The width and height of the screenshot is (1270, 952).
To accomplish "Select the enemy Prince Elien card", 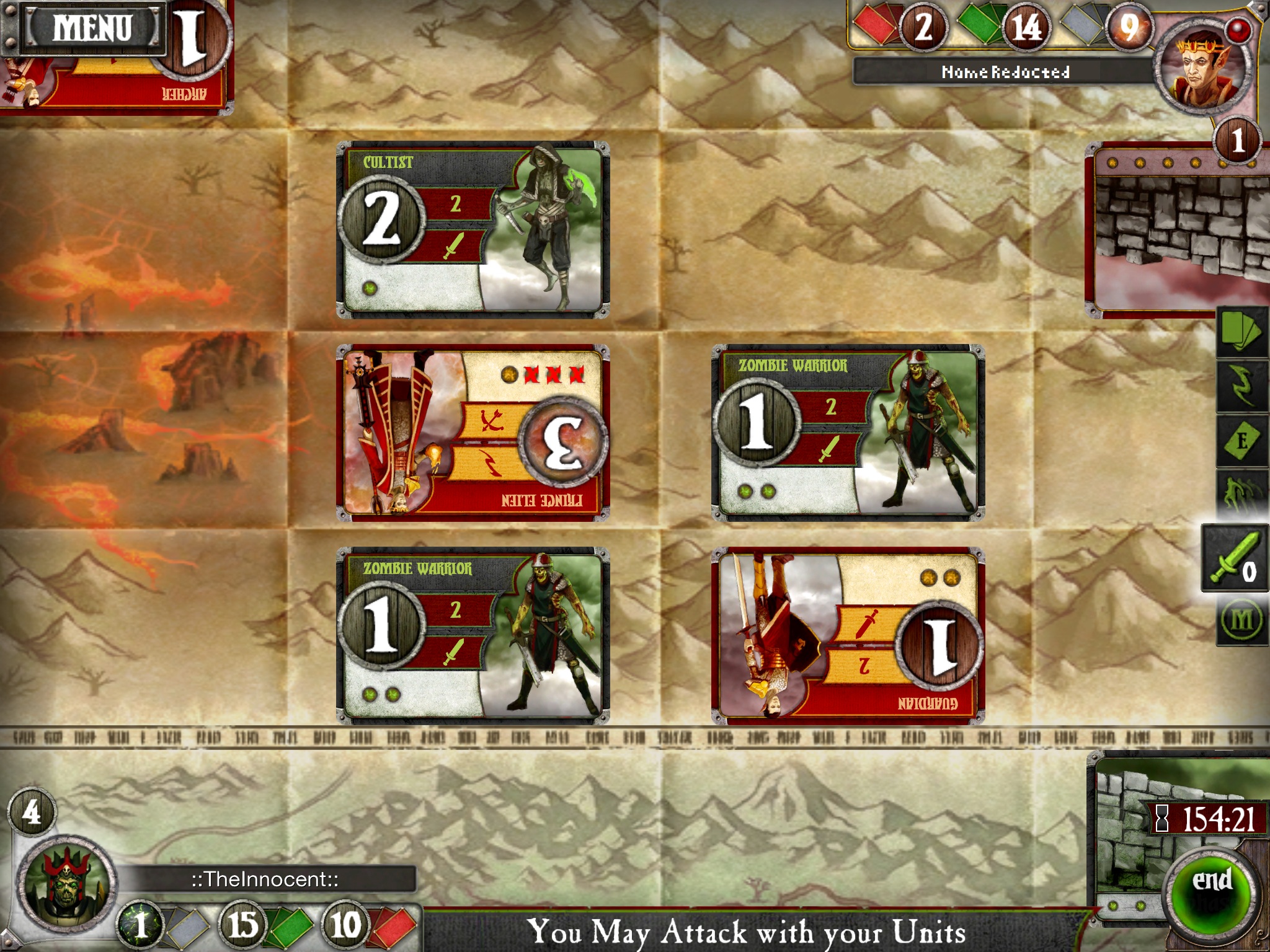I will point(473,433).
